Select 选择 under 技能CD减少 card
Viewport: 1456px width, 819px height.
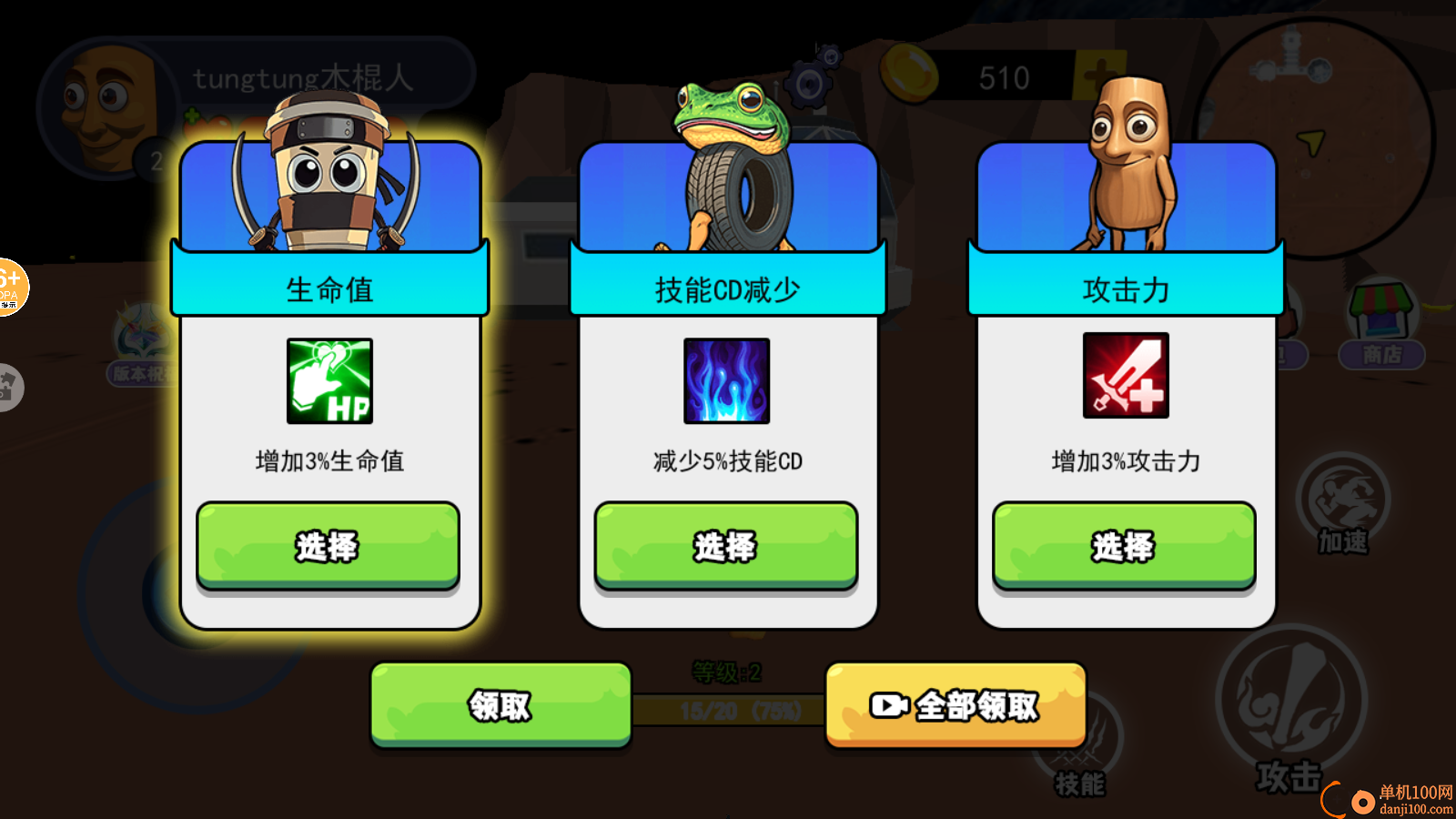(x=726, y=545)
